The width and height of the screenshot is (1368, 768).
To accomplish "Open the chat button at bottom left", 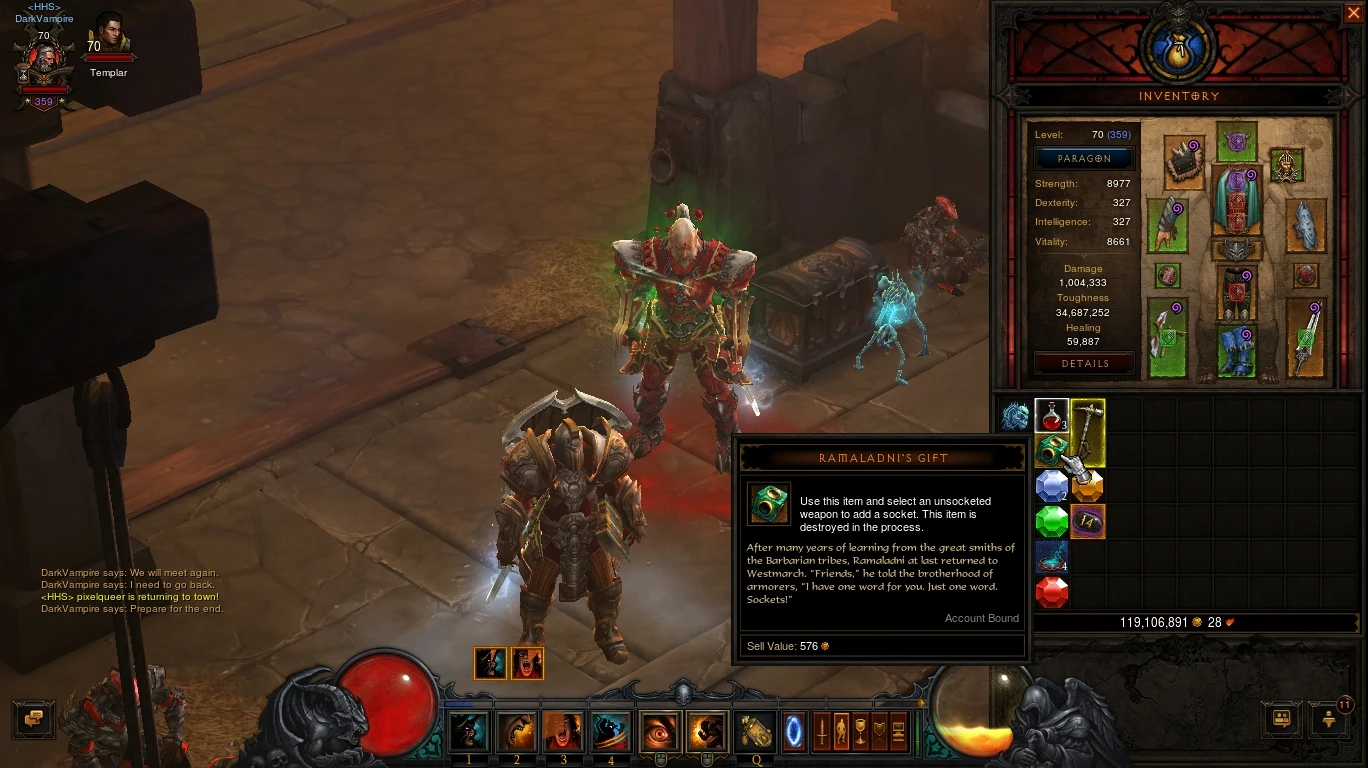I will (x=33, y=718).
